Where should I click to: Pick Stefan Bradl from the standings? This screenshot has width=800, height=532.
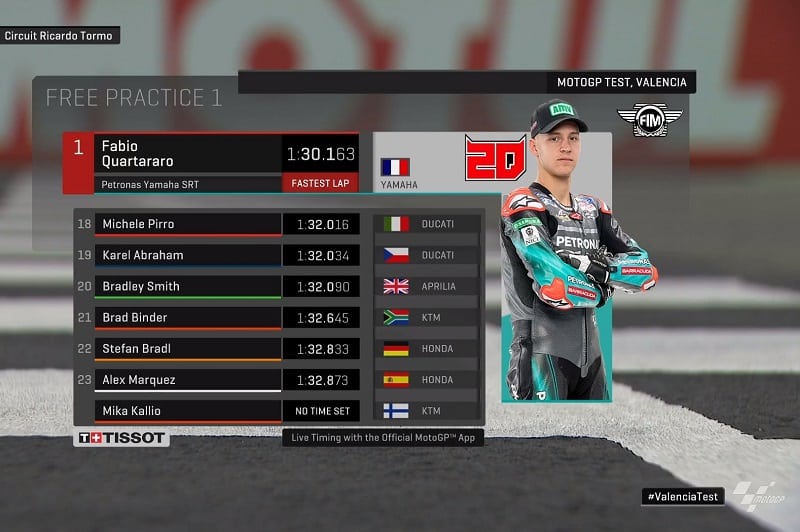point(188,348)
